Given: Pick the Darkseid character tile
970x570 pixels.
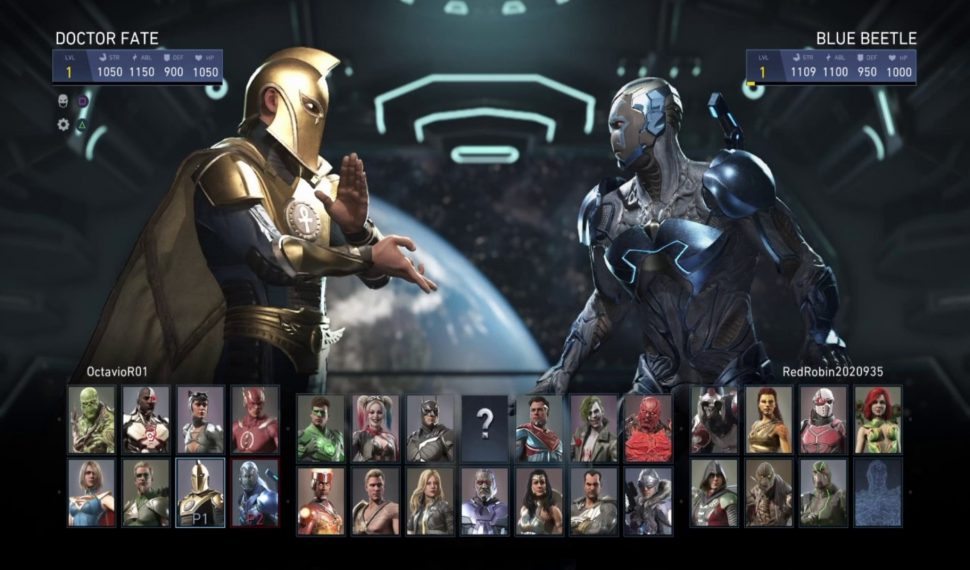Looking at the screenshot, I should pyautogui.click(x=485, y=500).
